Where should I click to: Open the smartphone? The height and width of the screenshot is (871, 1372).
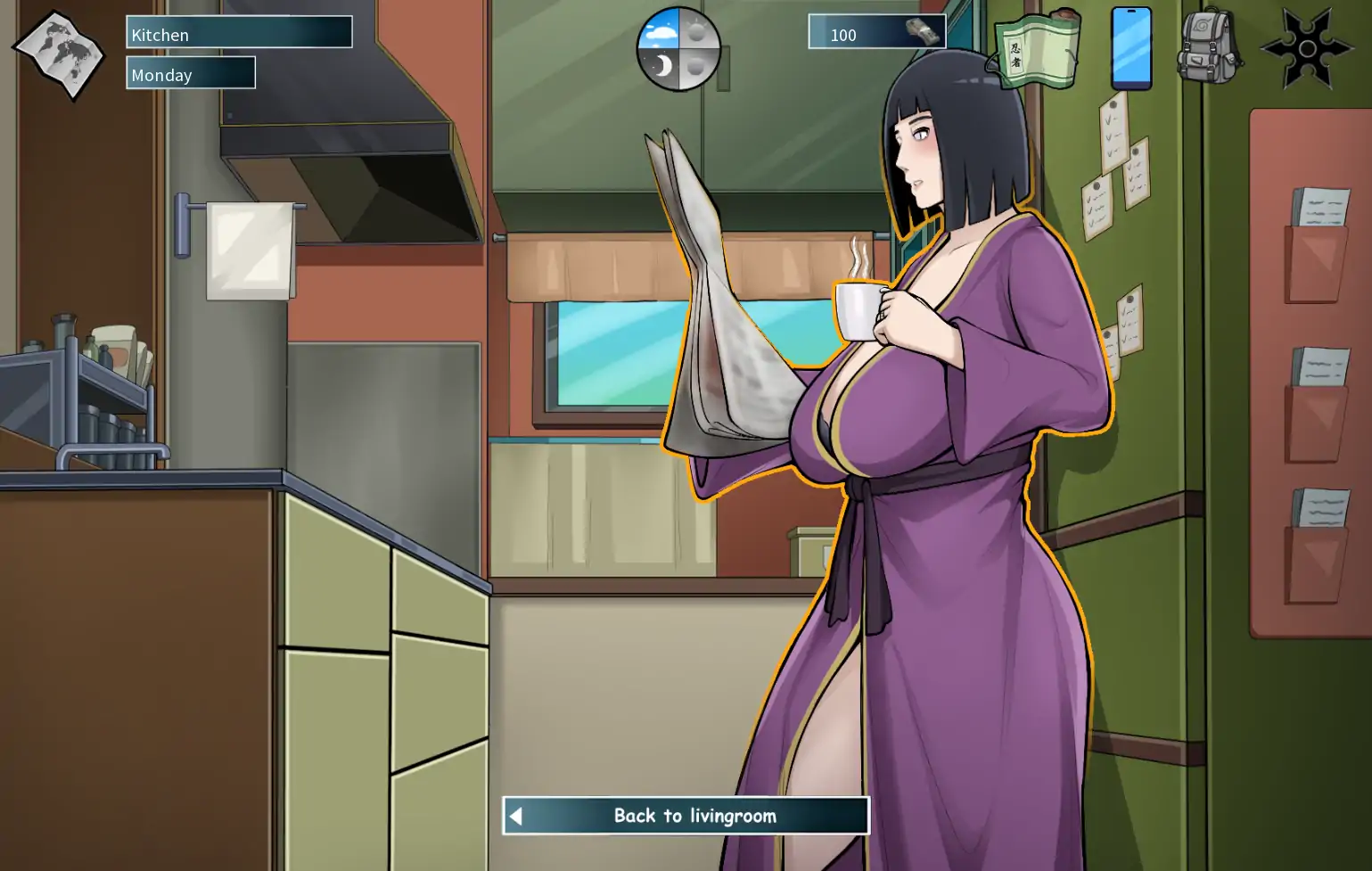click(x=1131, y=48)
